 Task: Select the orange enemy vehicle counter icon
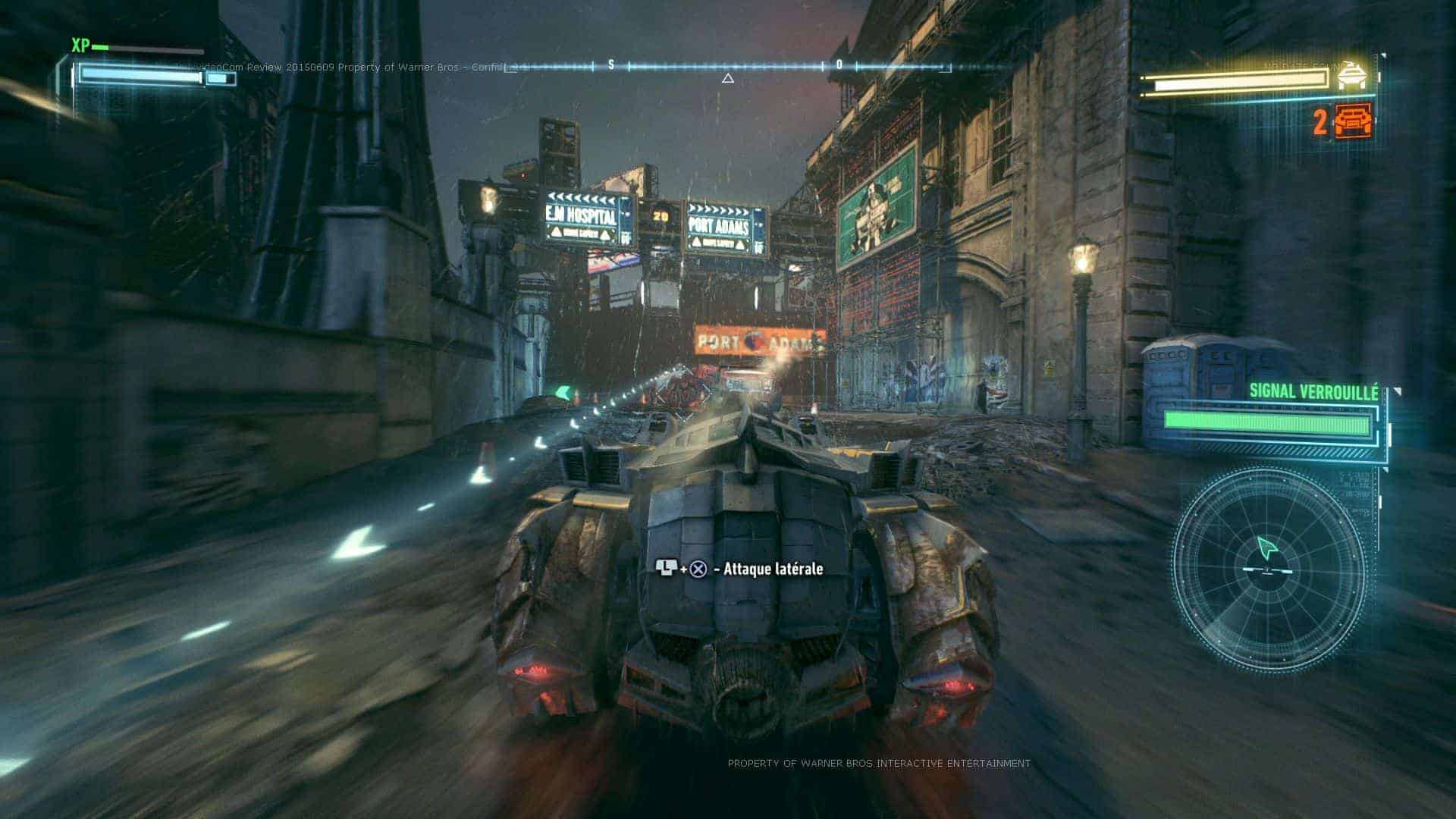pyautogui.click(x=1354, y=121)
